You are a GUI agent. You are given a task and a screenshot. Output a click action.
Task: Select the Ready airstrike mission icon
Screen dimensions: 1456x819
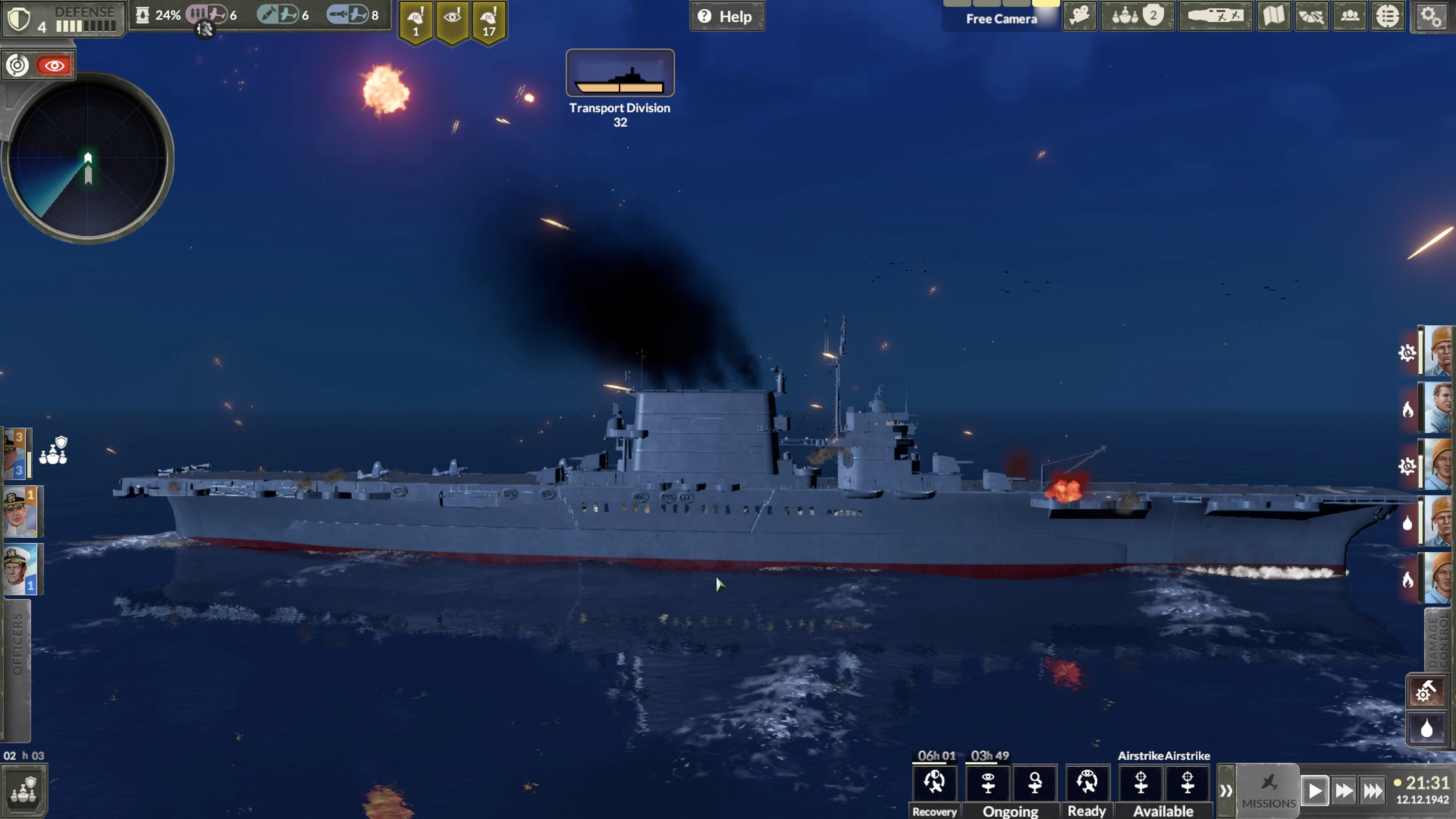coord(1087,783)
